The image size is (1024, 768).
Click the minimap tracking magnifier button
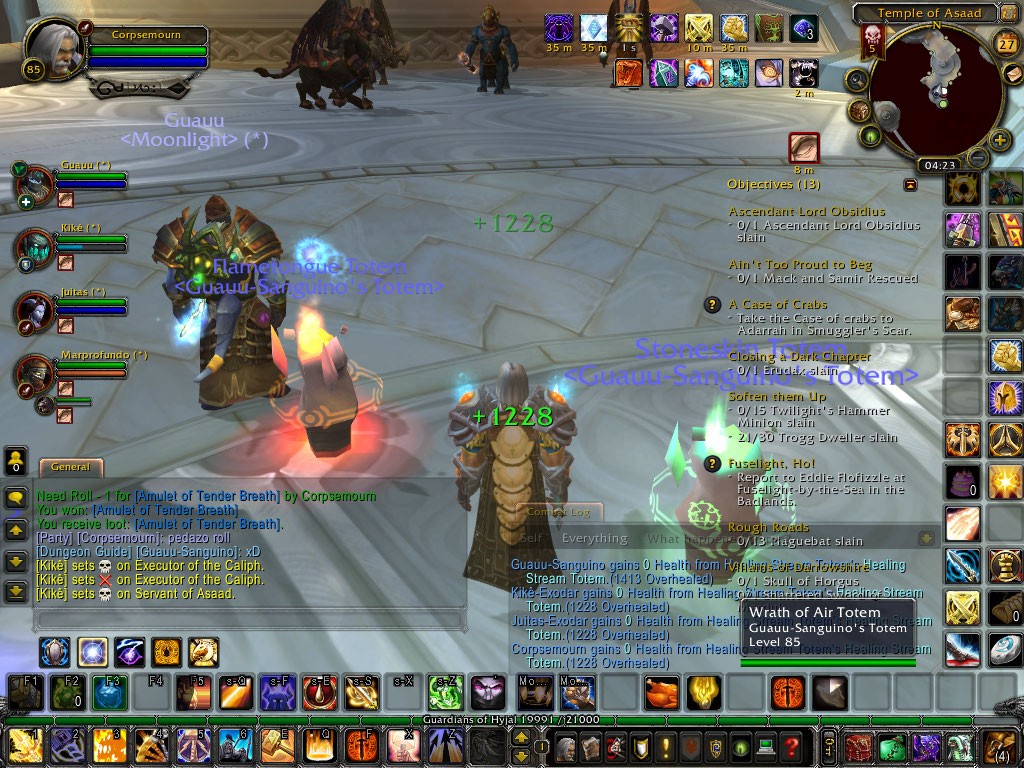point(856,79)
